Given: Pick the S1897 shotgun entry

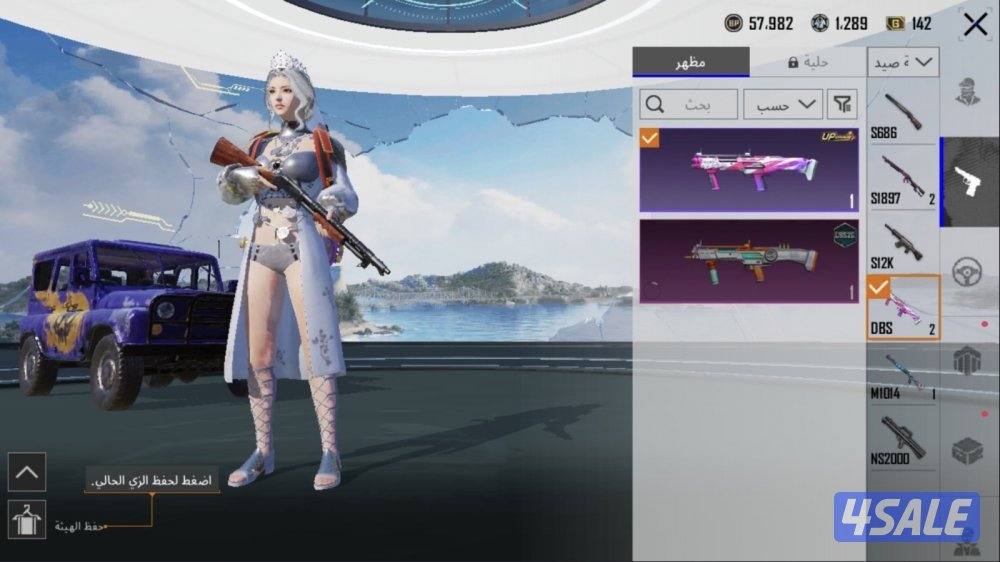Looking at the screenshot, I should click(902, 178).
